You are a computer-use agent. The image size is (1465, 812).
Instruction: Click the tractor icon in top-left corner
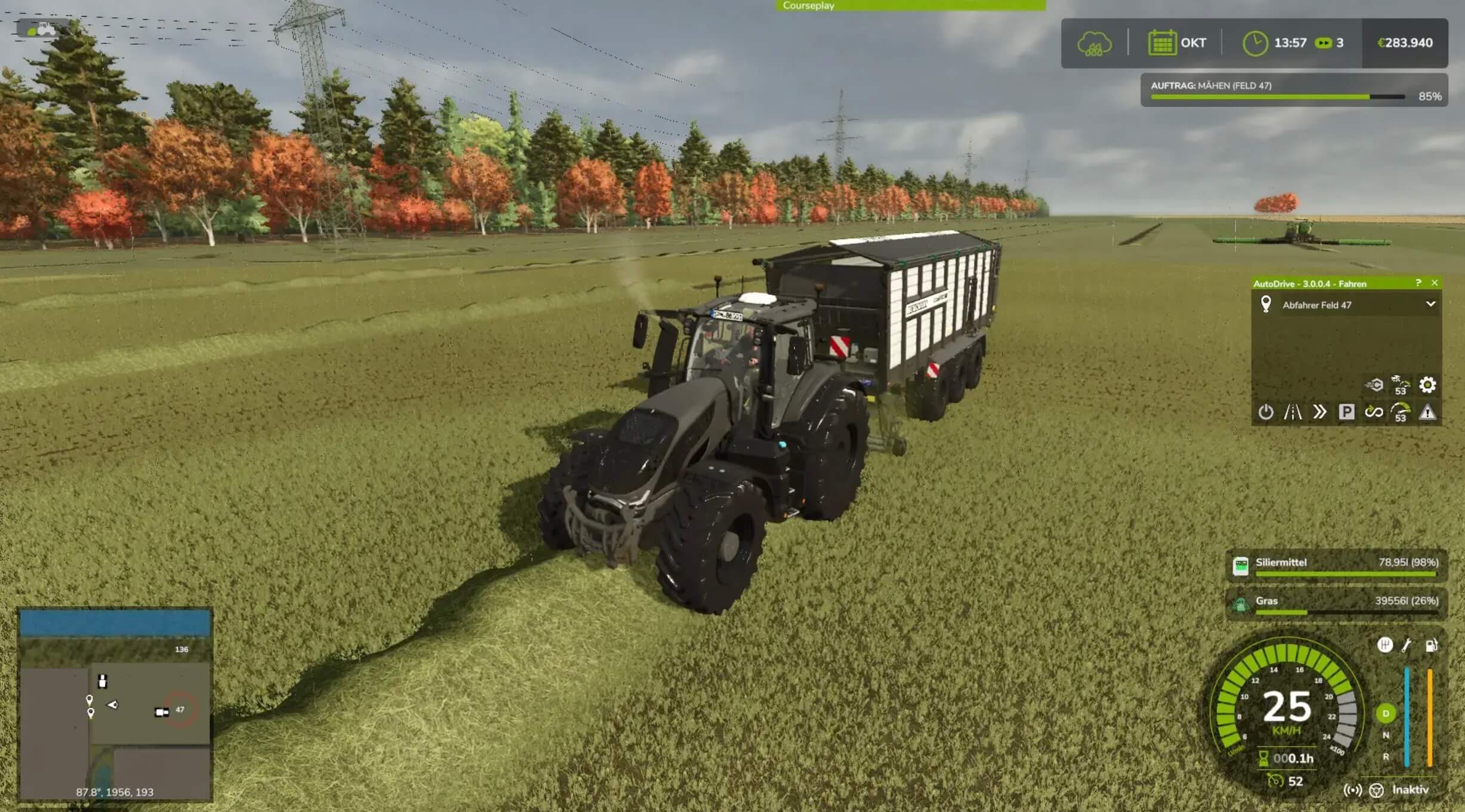click(41, 29)
